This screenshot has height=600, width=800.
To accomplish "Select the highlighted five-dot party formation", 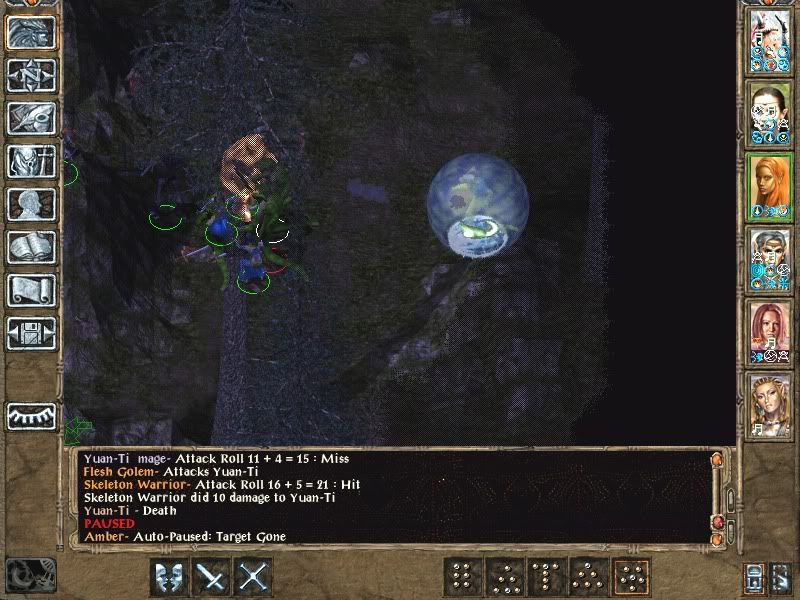I will click(632, 577).
